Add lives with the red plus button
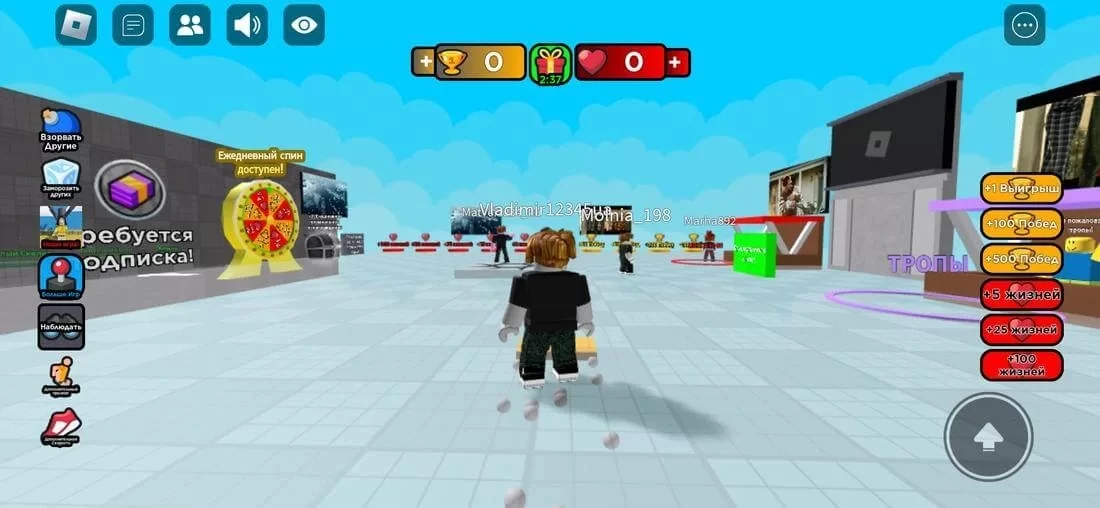Viewport: 1100px width, 508px height. click(677, 62)
